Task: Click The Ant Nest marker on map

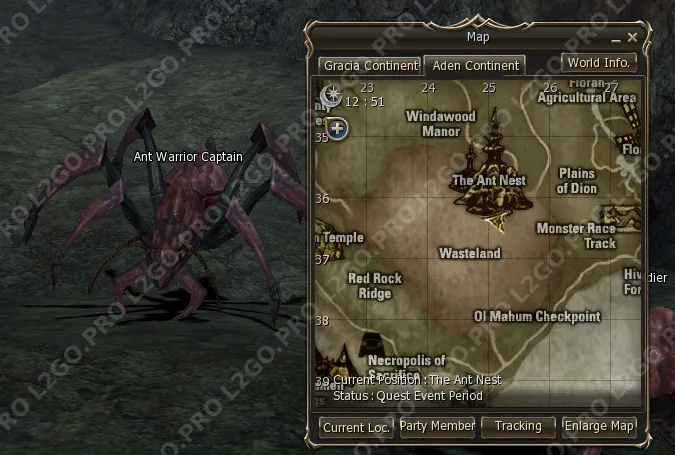Action: pyautogui.click(x=491, y=170)
